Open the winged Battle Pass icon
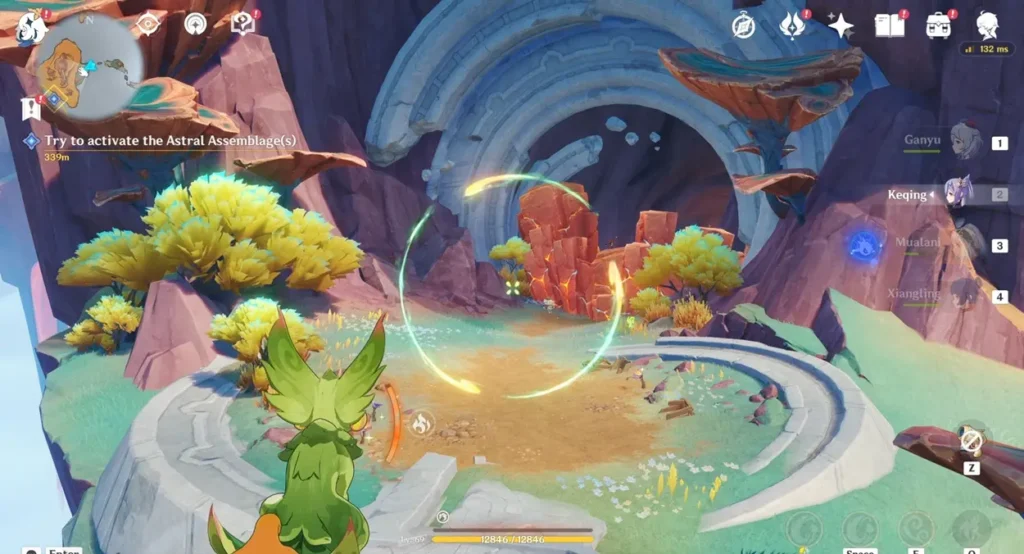This screenshot has height=554, width=1024. coord(793,26)
